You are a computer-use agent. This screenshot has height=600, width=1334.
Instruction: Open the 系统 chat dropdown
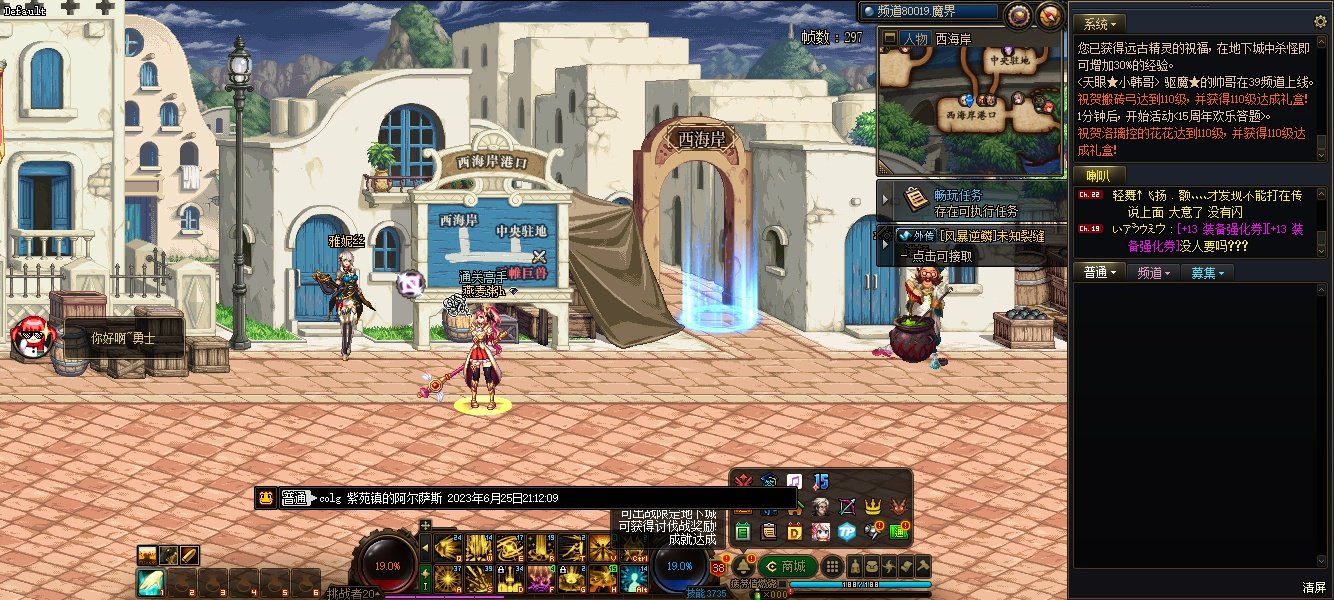[1101, 23]
